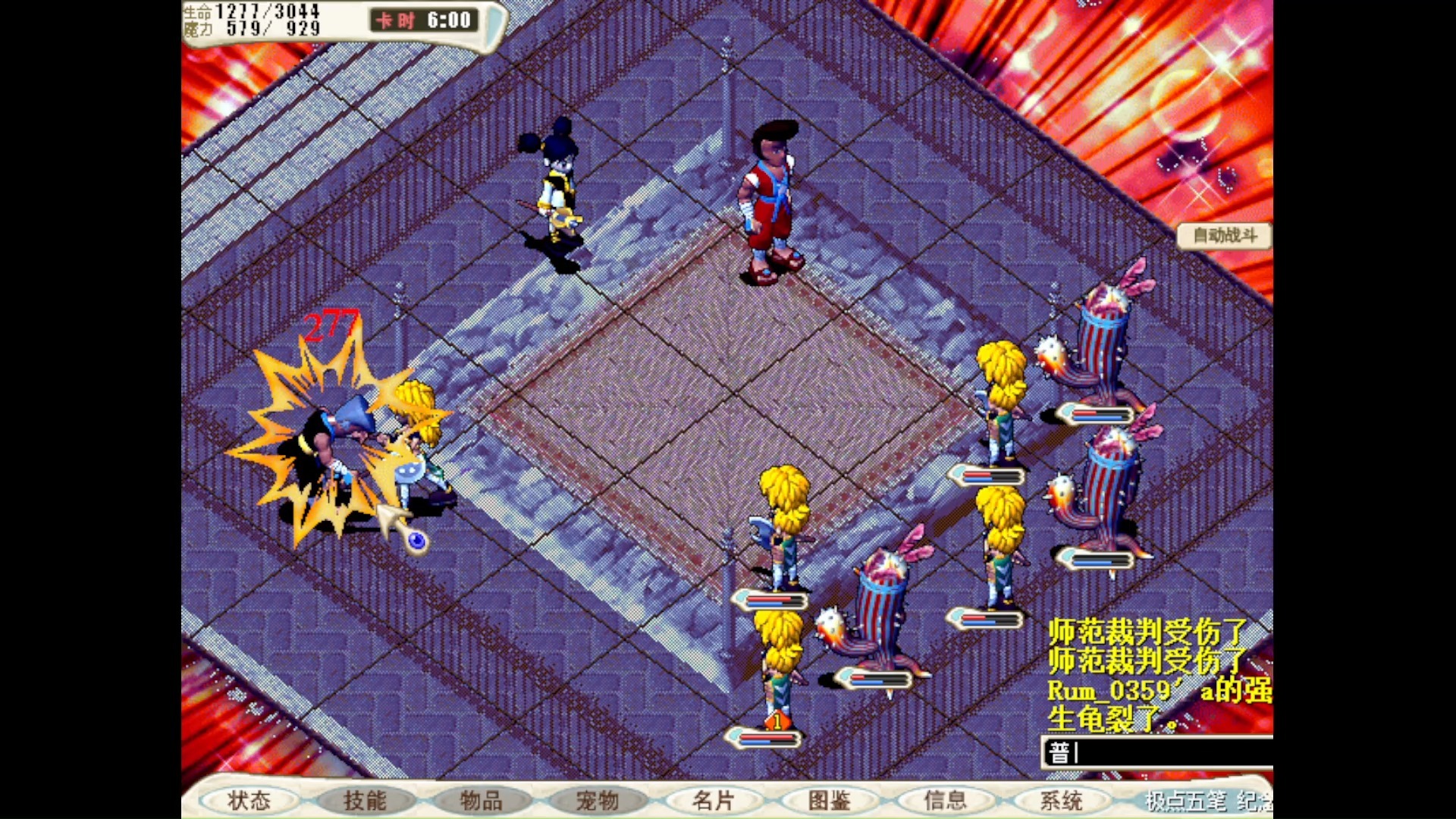Viewport: 1456px width, 819px height.
Task: Open the 状态 status panel
Action: (250, 801)
